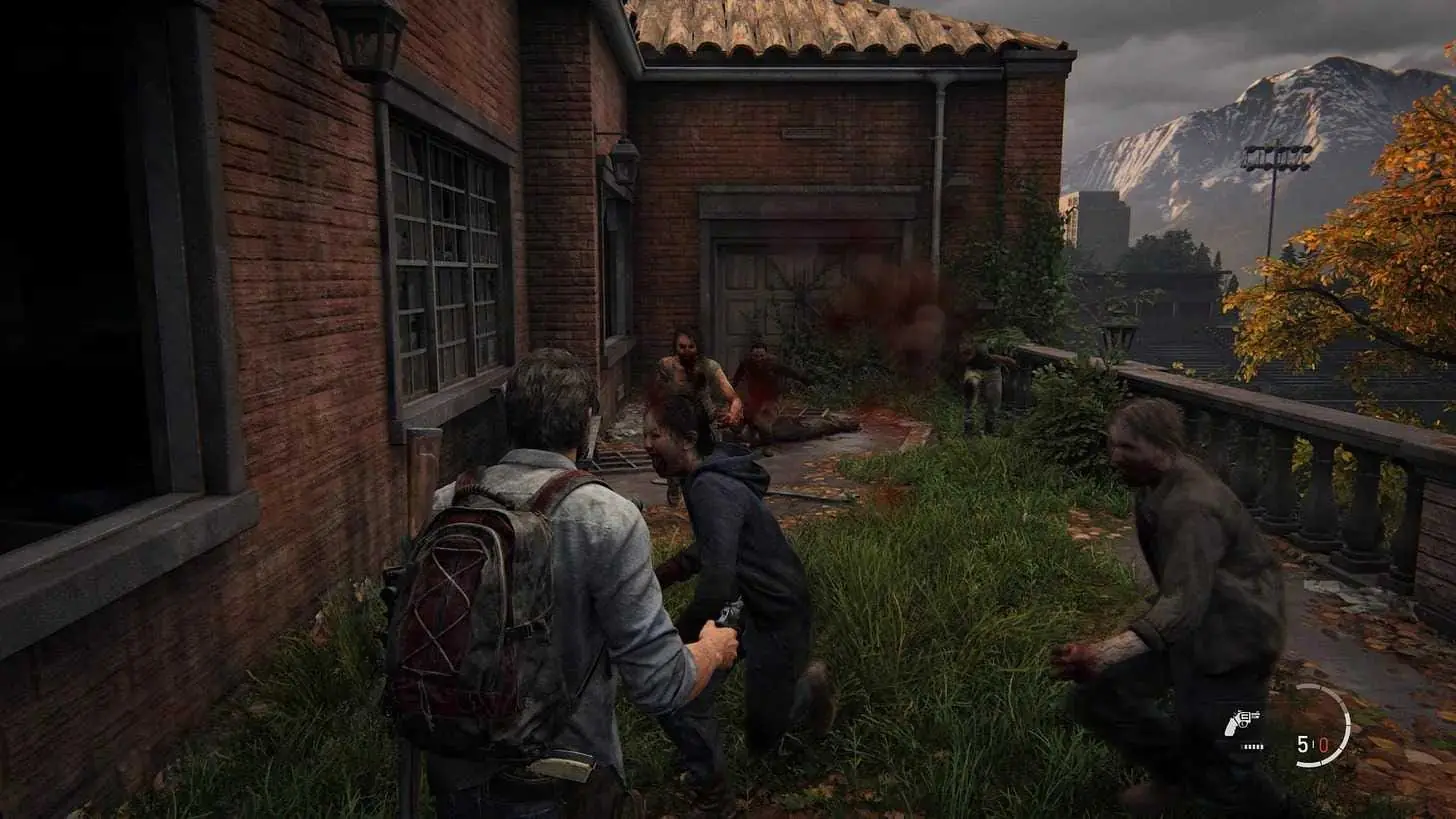
Task: Click the red reserve ammo zero
Action: [1324, 746]
